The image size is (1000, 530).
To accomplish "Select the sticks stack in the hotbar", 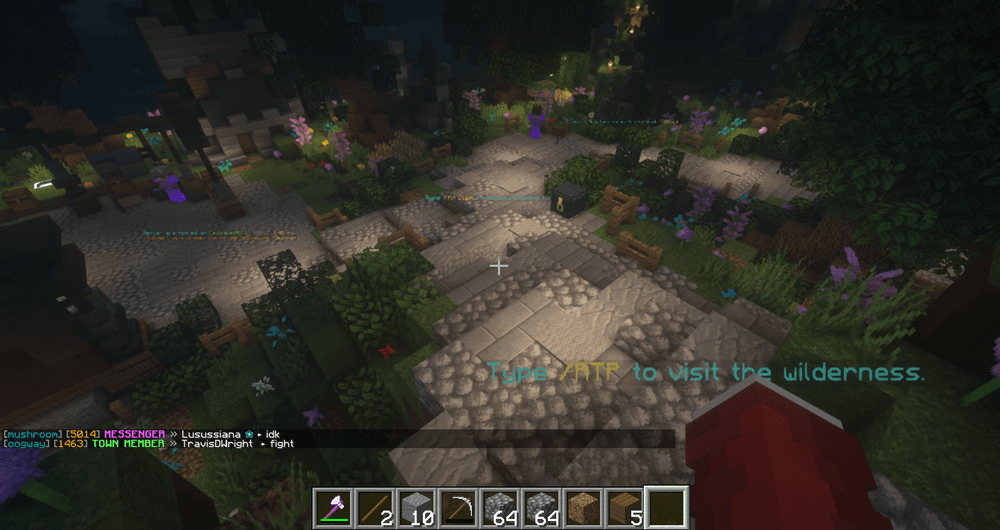I will coord(377,508).
